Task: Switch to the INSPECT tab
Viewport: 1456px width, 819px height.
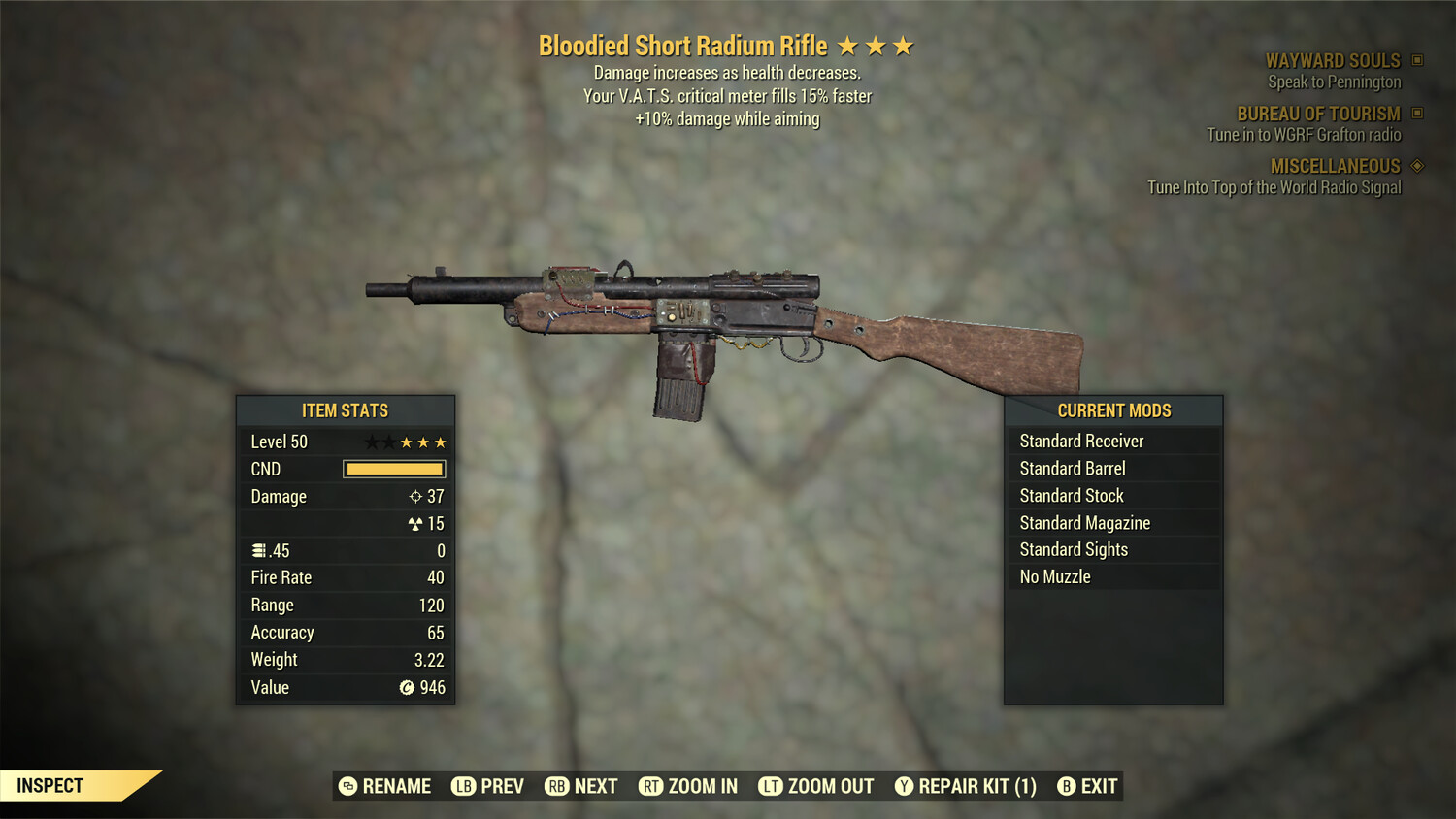Action: pos(50,786)
